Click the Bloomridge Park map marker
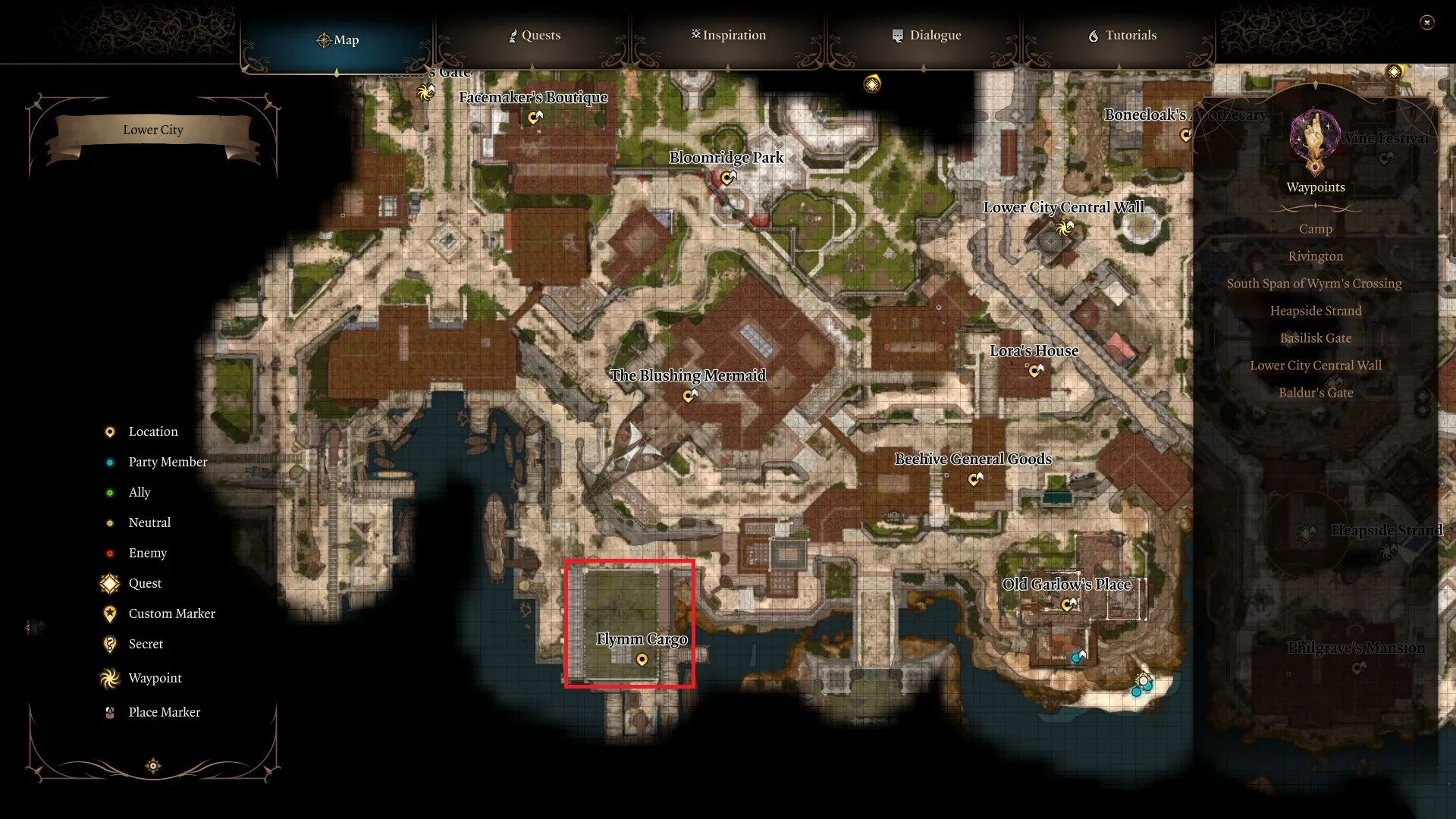 729,178
